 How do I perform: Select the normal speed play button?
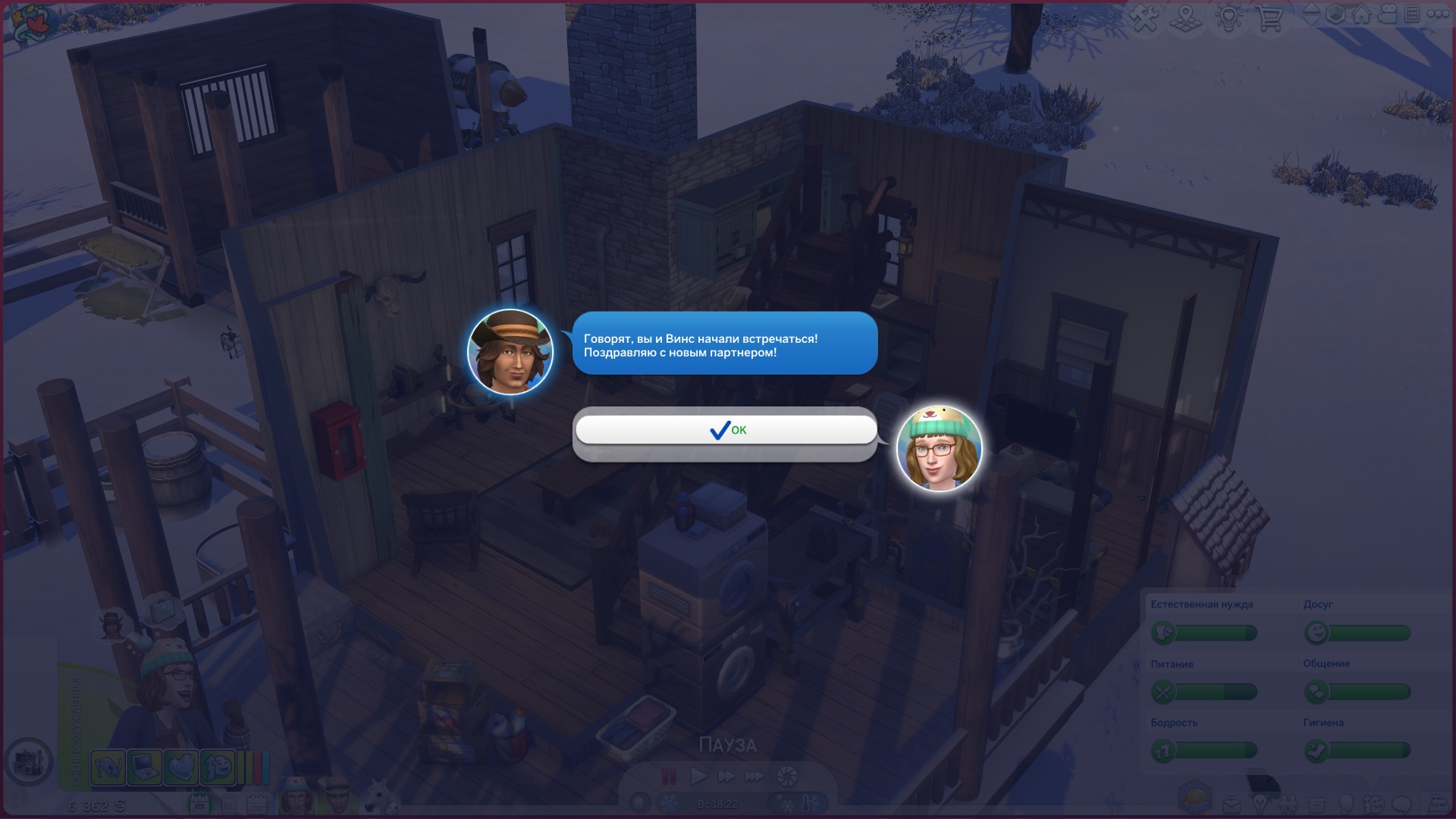[x=698, y=776]
